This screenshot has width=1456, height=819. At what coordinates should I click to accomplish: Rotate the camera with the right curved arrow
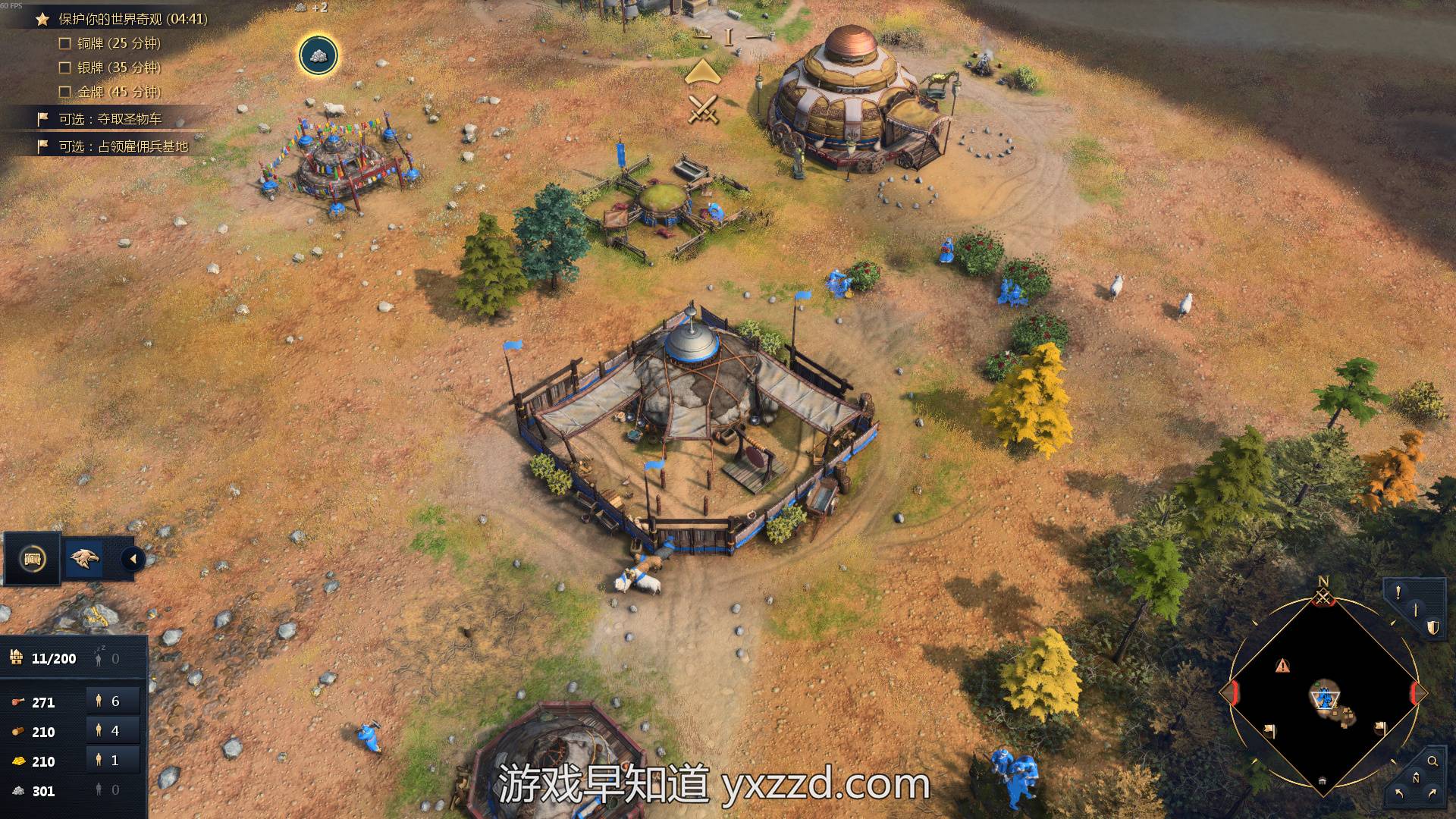[x=1432, y=794]
